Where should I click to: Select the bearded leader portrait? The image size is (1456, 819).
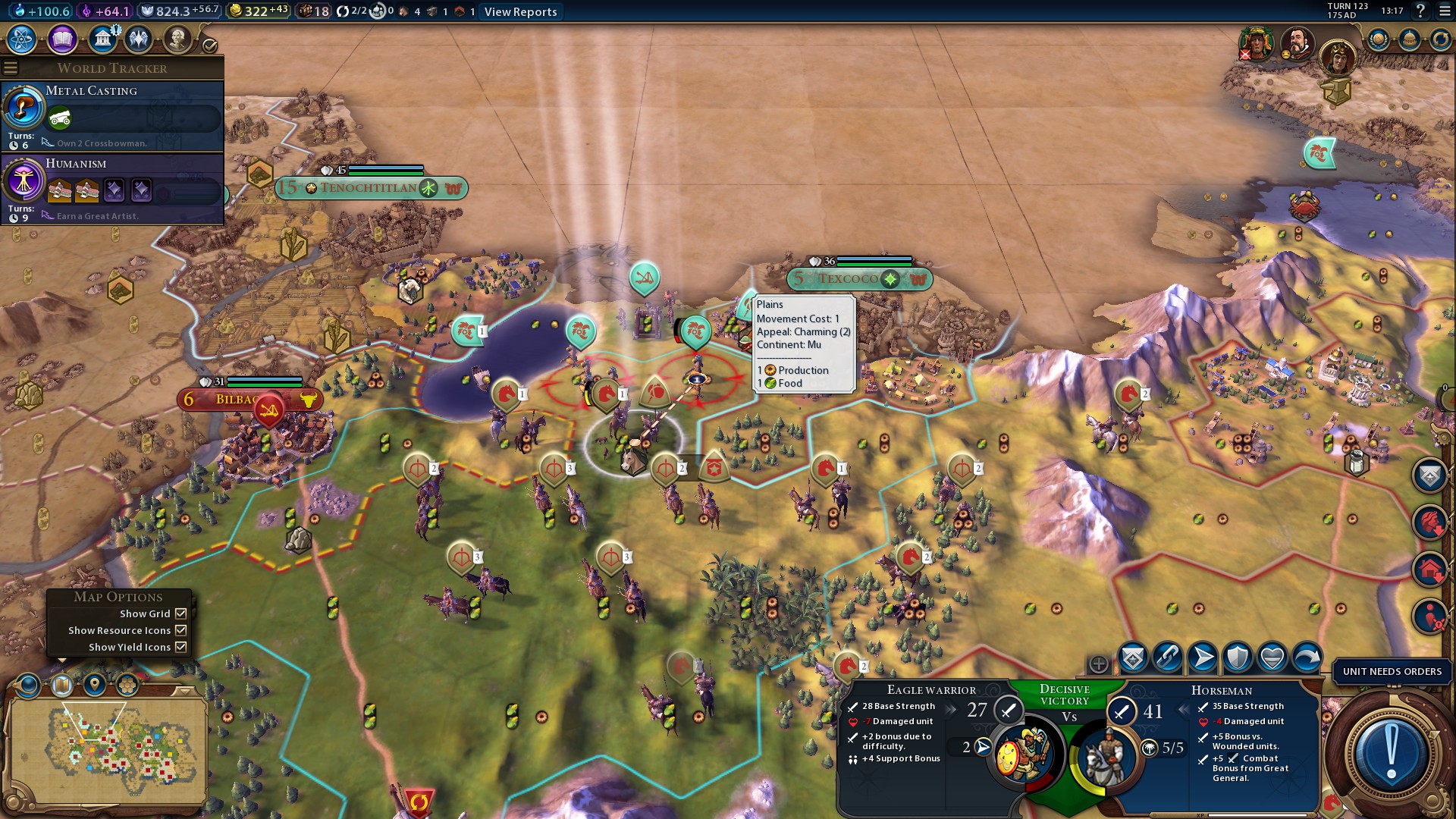pyautogui.click(x=1298, y=42)
